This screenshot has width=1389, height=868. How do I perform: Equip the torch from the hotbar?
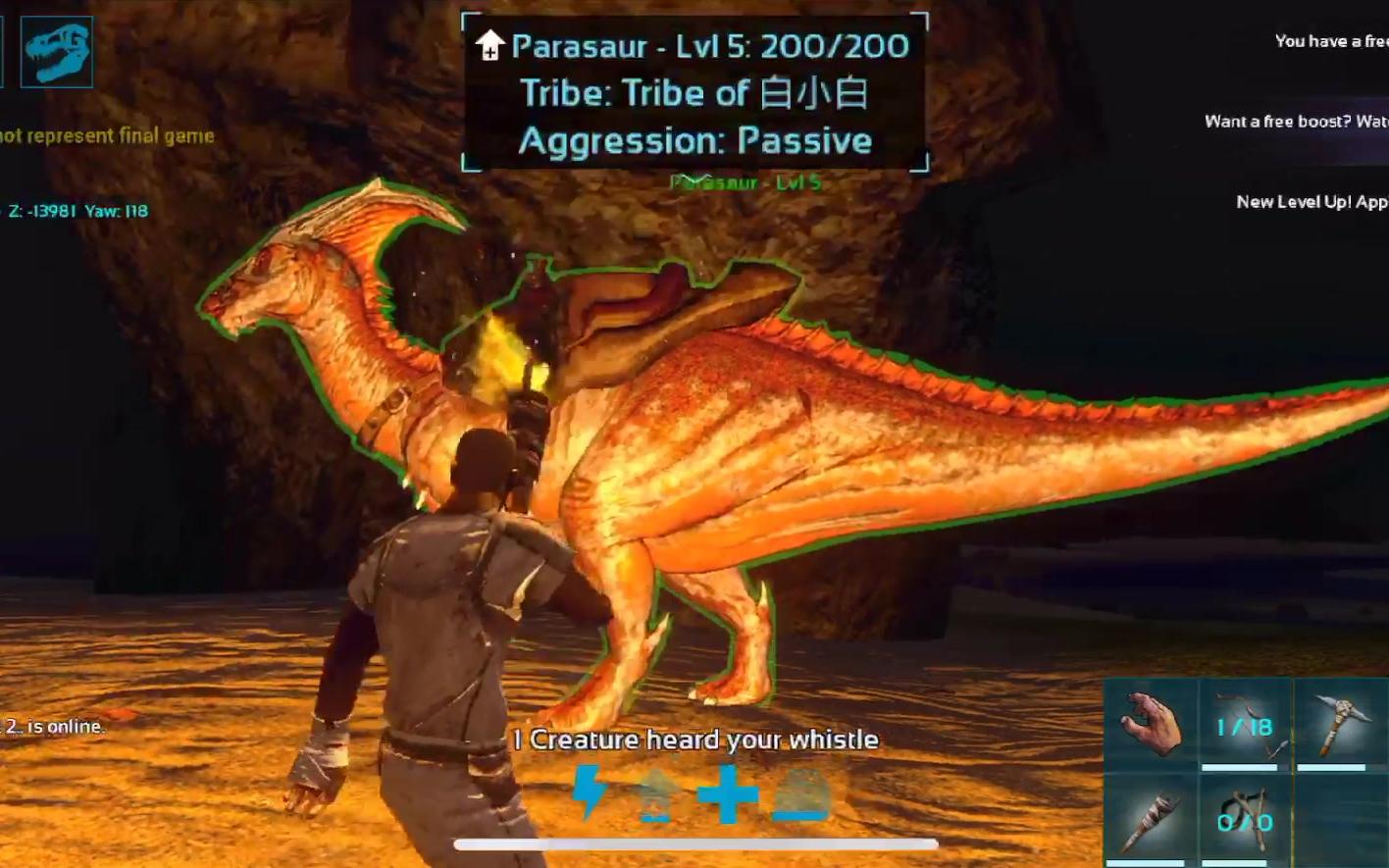1150,820
